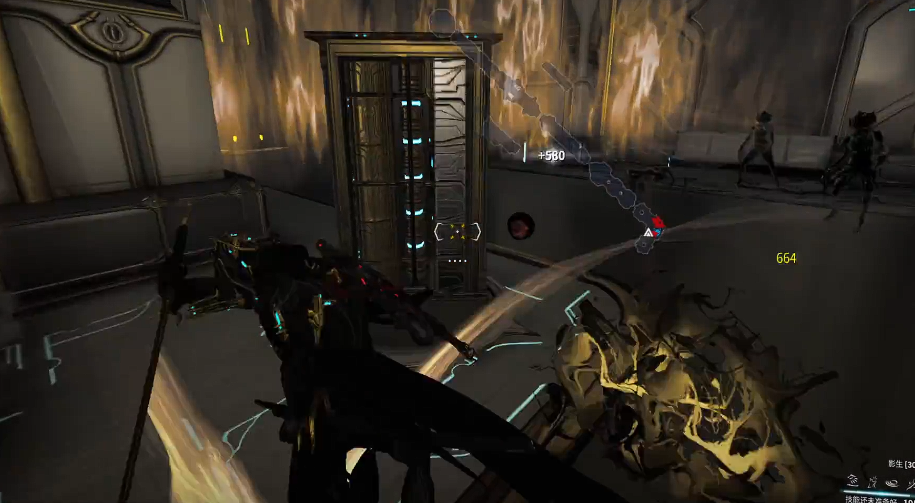Activate the Radial Javelin ability icon
This screenshot has height=503, width=915.
(890, 482)
